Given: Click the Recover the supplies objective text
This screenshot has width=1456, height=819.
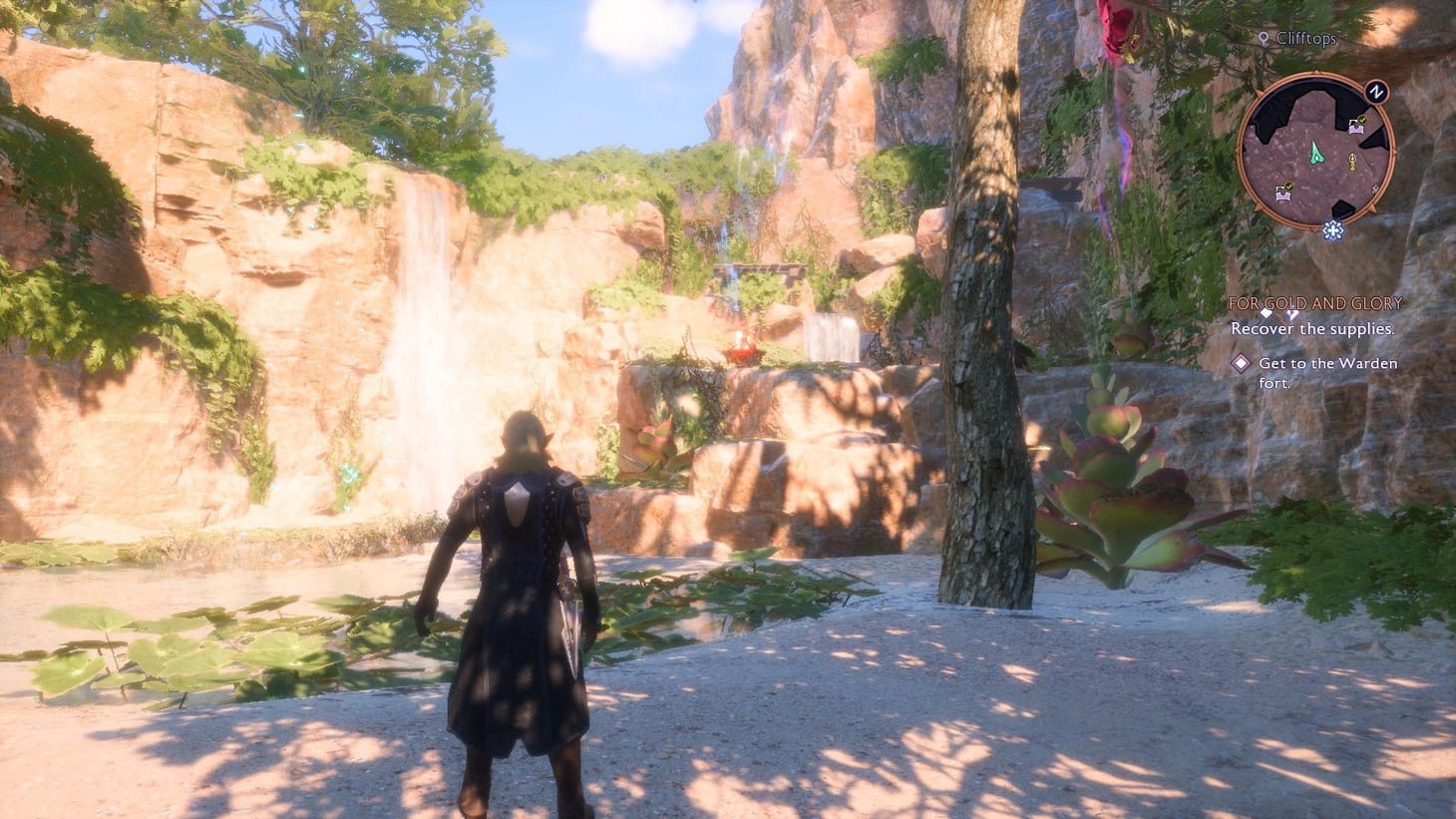Looking at the screenshot, I should coord(1313,330).
